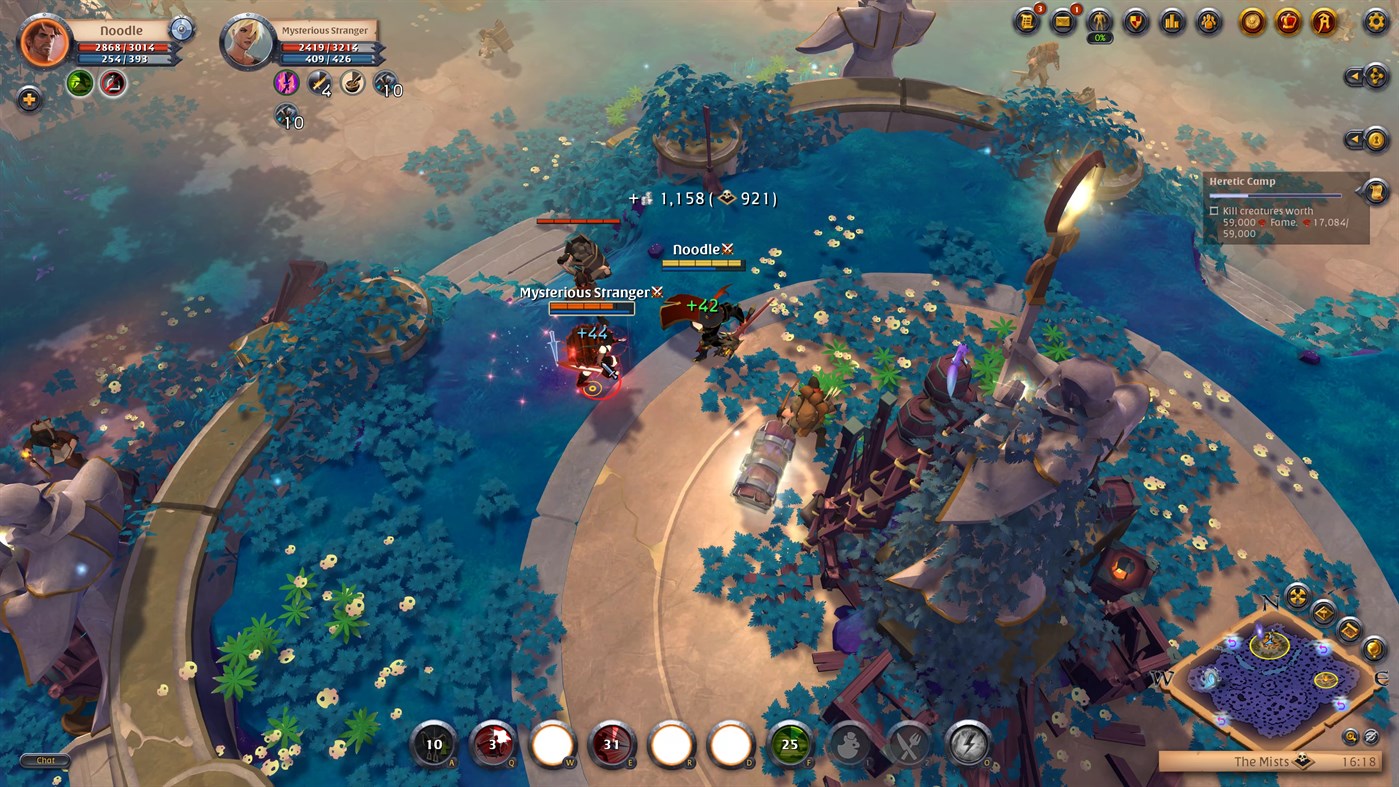Cast the Q ability with 3 charges

click(x=493, y=744)
